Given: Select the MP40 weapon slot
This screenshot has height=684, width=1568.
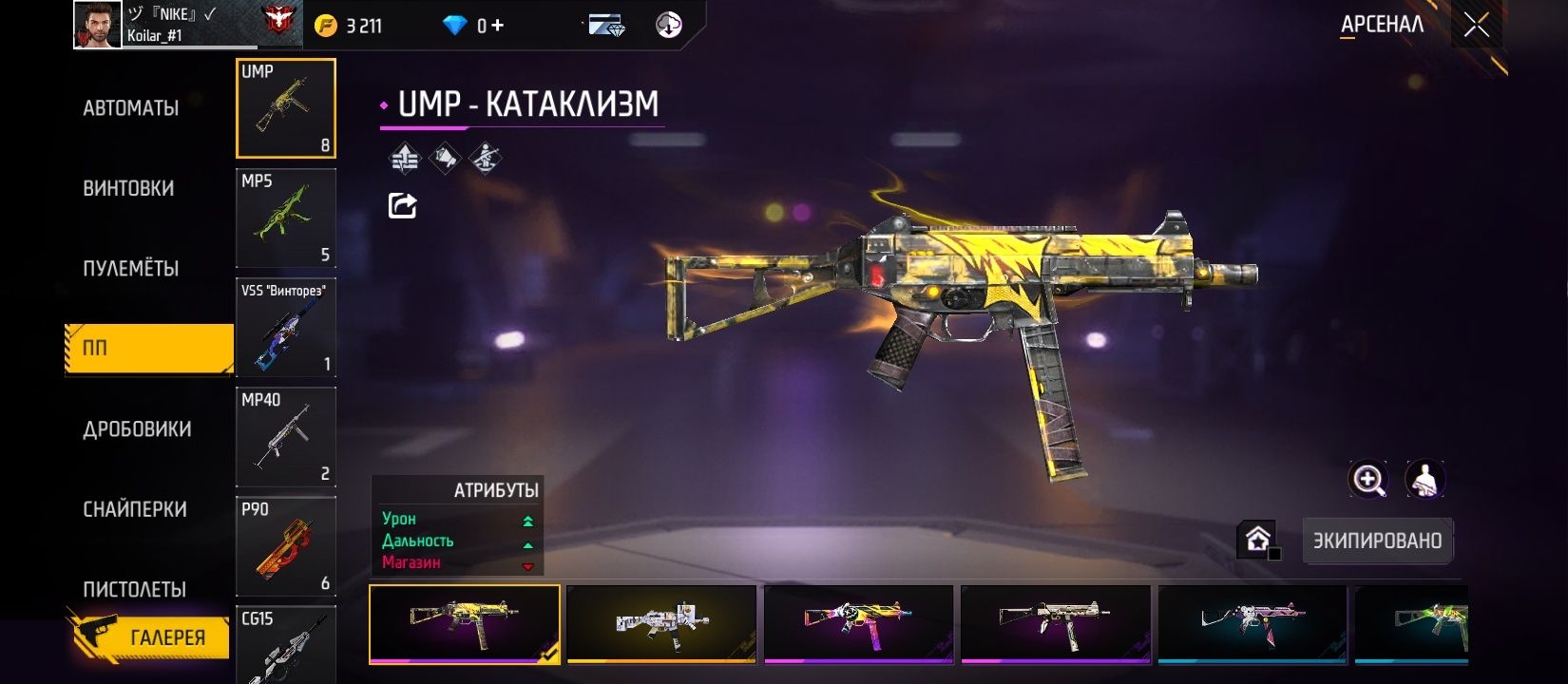Looking at the screenshot, I should 285,436.
